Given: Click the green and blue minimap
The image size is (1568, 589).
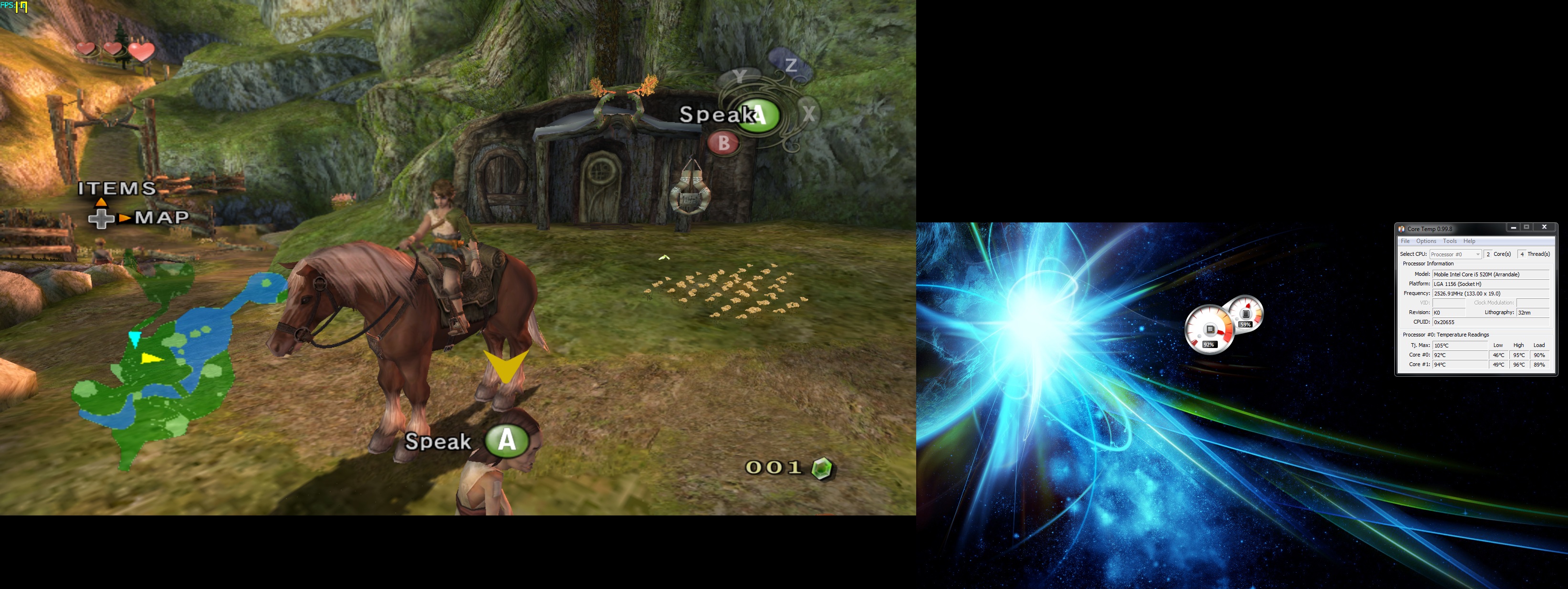Looking at the screenshot, I should pyautogui.click(x=164, y=366).
